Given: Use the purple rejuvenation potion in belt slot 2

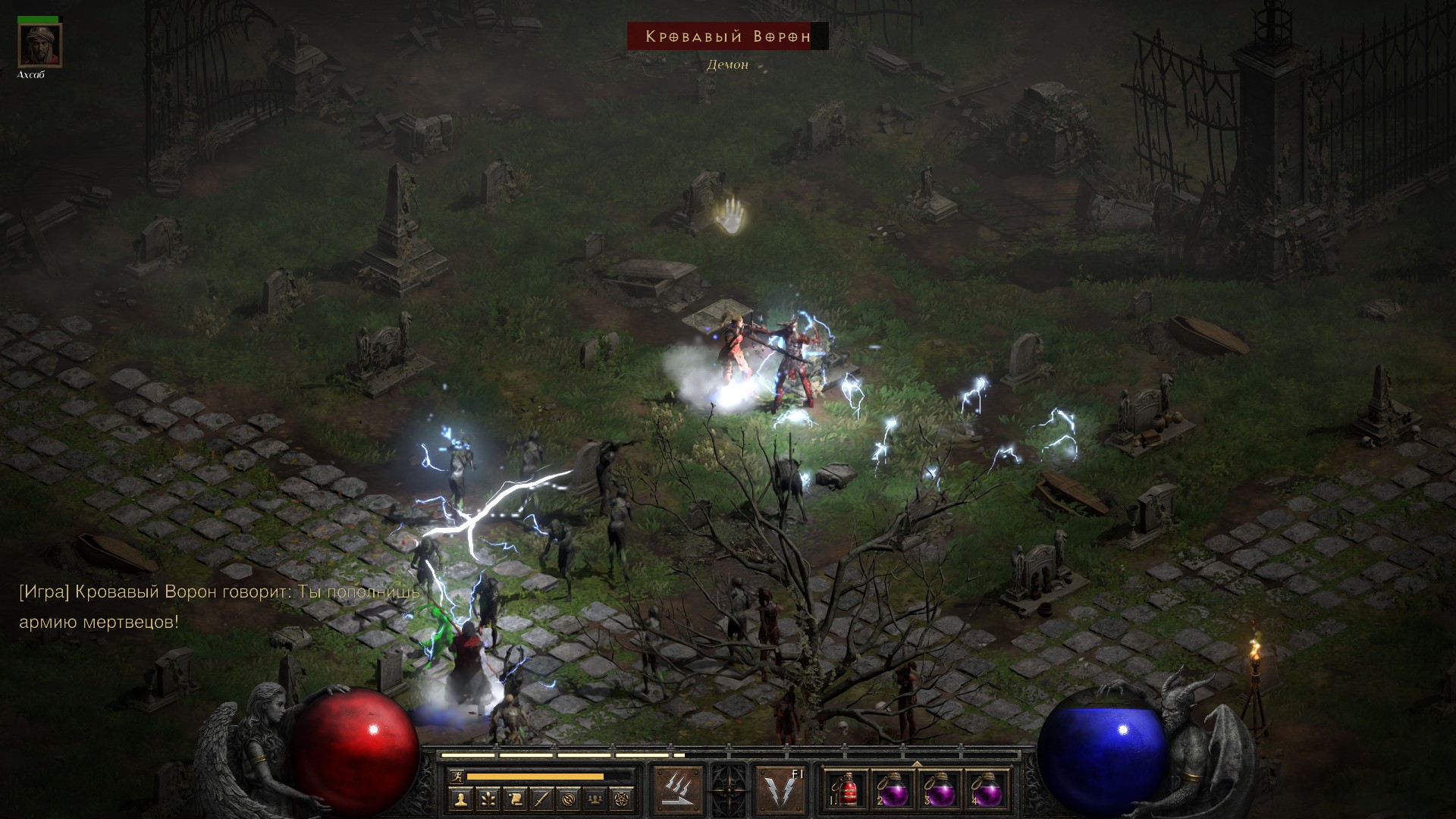Looking at the screenshot, I should [893, 792].
